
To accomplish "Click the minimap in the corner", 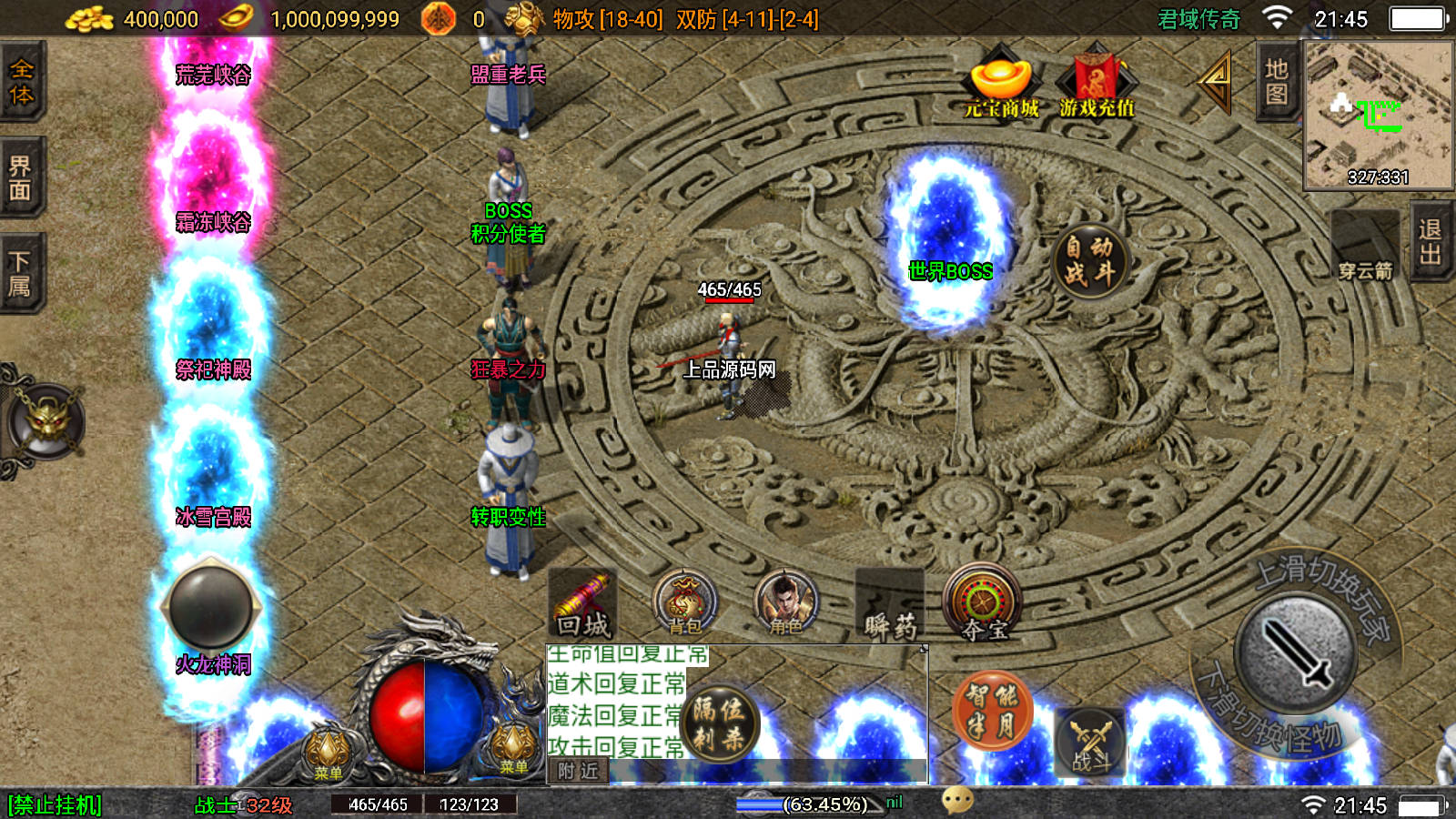I will pos(1378,115).
